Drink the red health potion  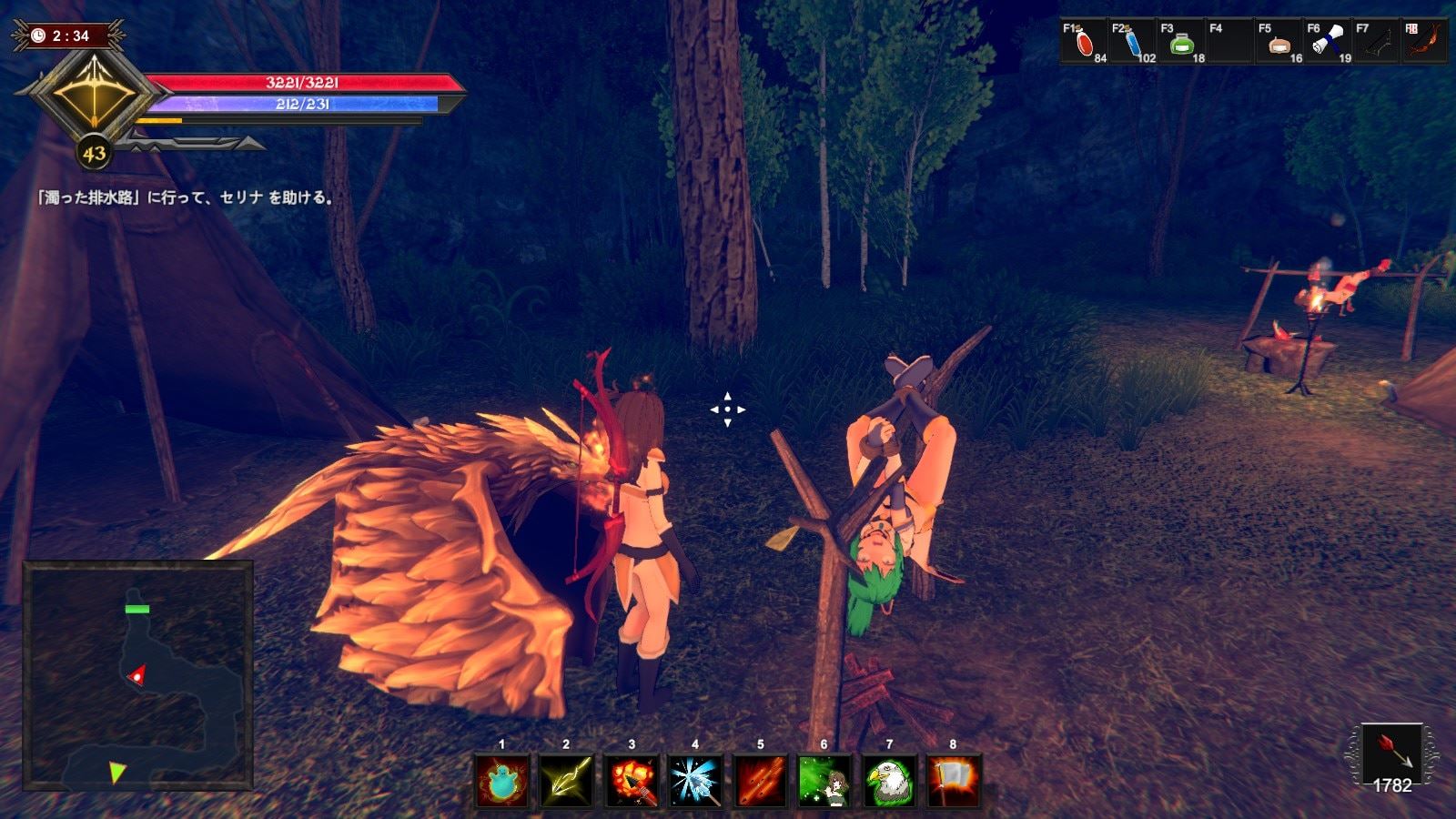(x=1084, y=42)
